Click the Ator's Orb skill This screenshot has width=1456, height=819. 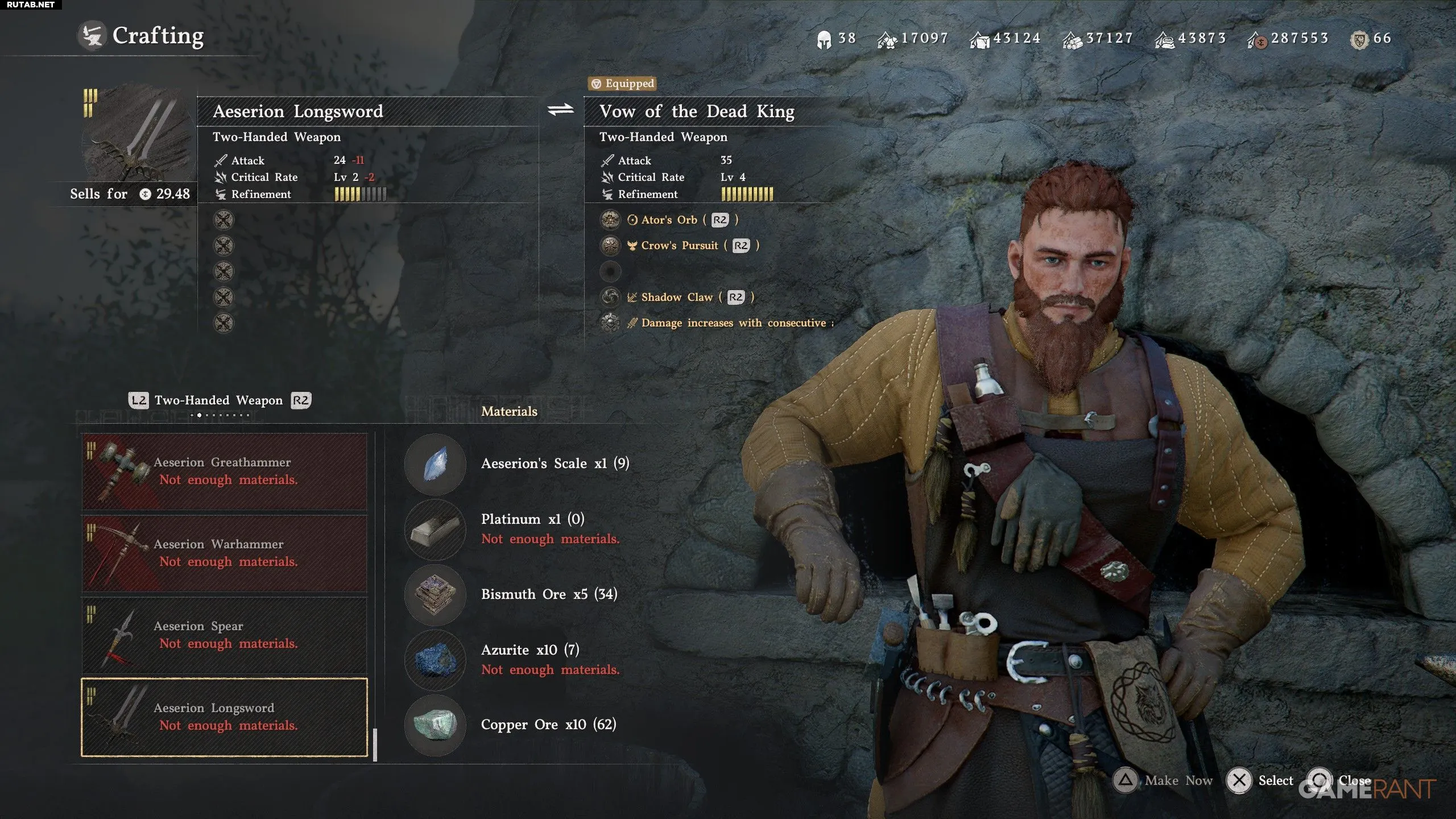[669, 220]
